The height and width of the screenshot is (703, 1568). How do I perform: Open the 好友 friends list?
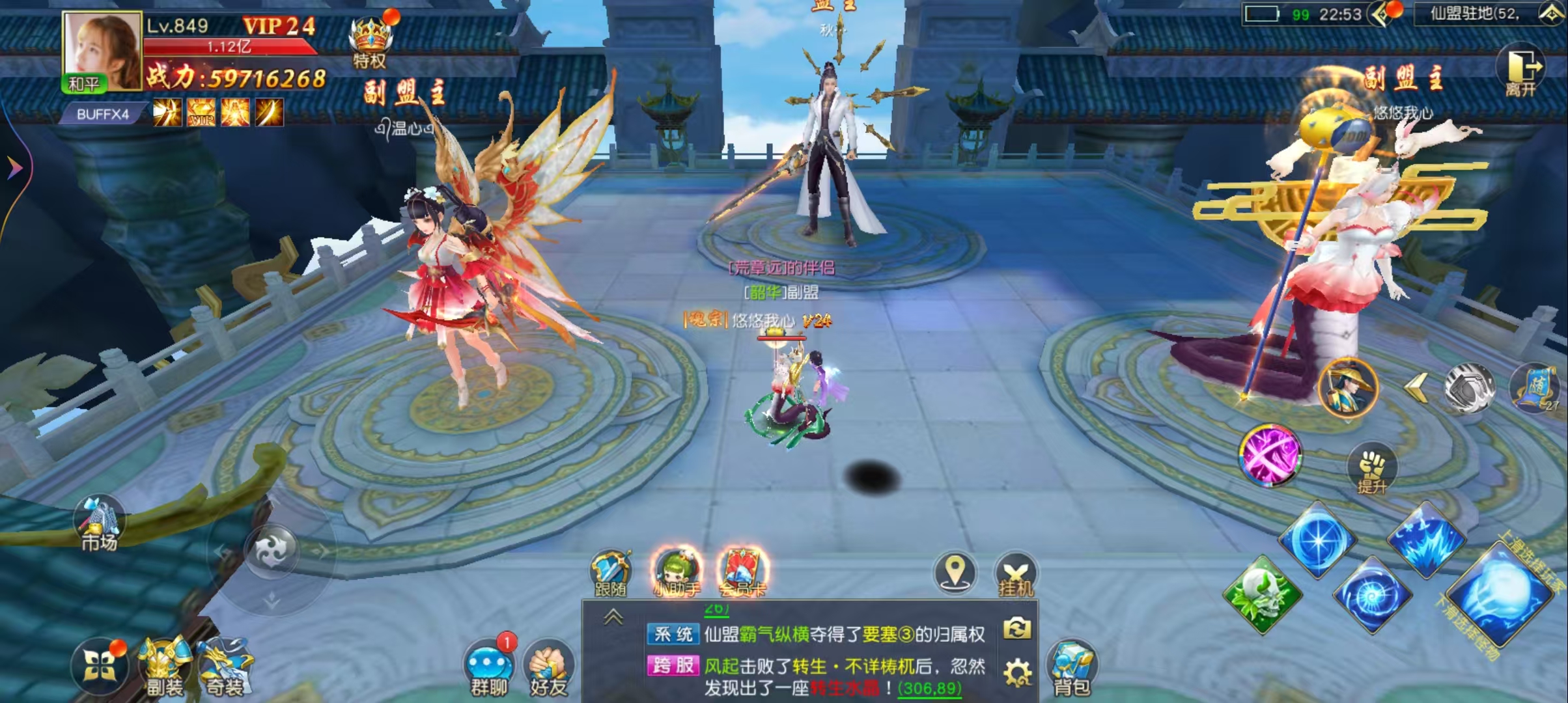pyautogui.click(x=549, y=669)
